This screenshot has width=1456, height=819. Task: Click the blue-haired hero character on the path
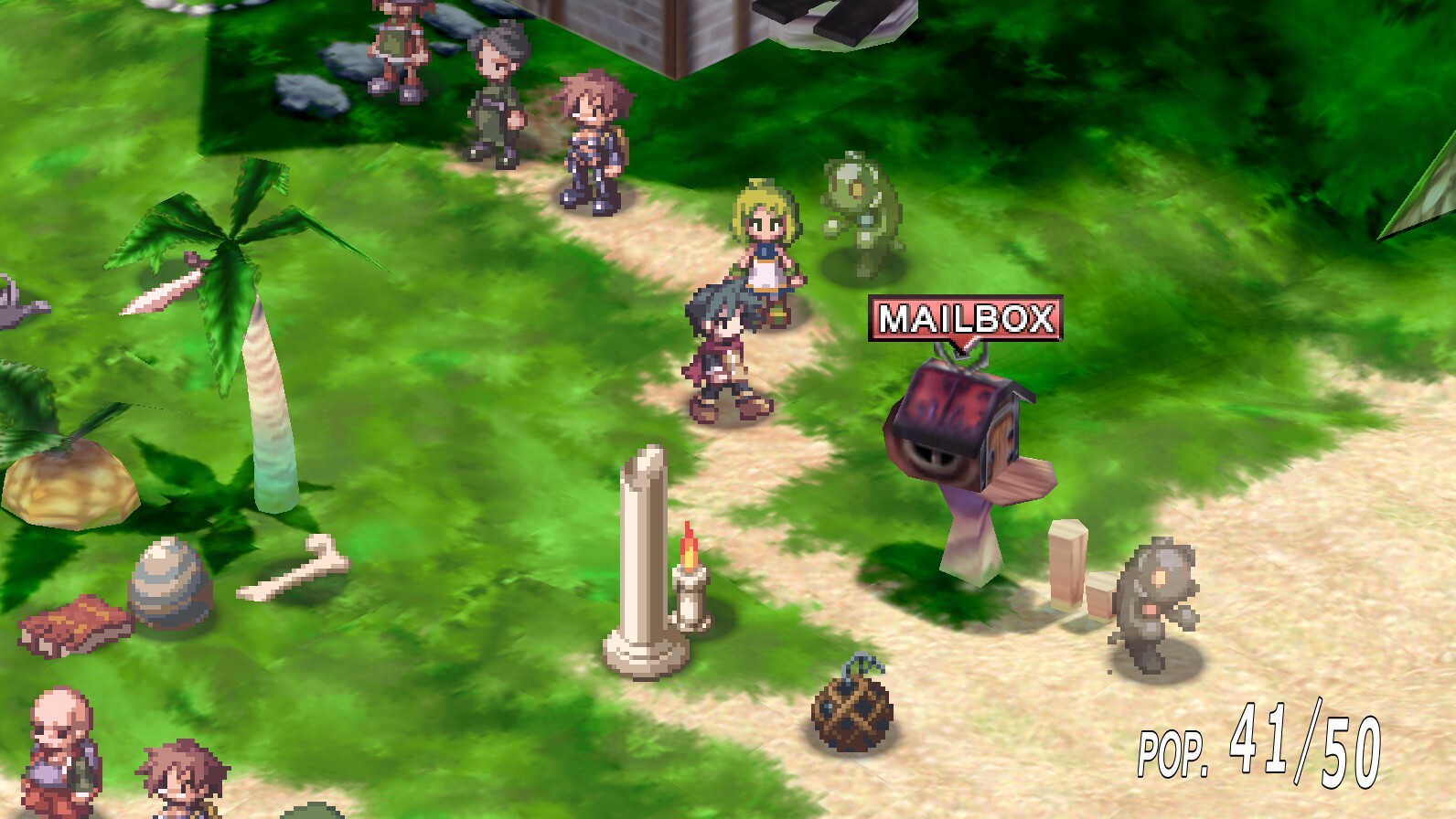point(723,356)
